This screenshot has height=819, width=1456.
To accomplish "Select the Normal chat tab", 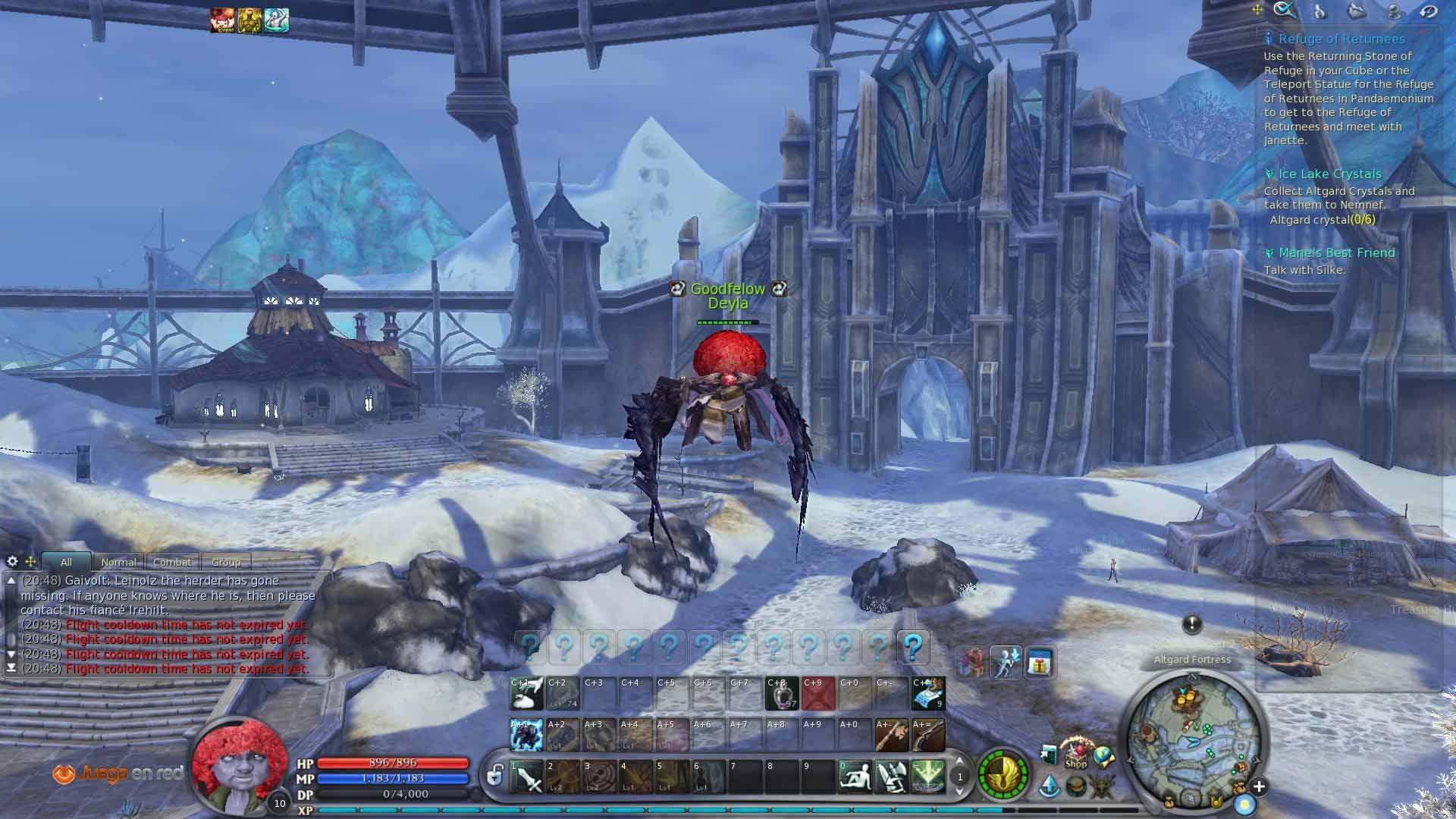I will pyautogui.click(x=119, y=562).
